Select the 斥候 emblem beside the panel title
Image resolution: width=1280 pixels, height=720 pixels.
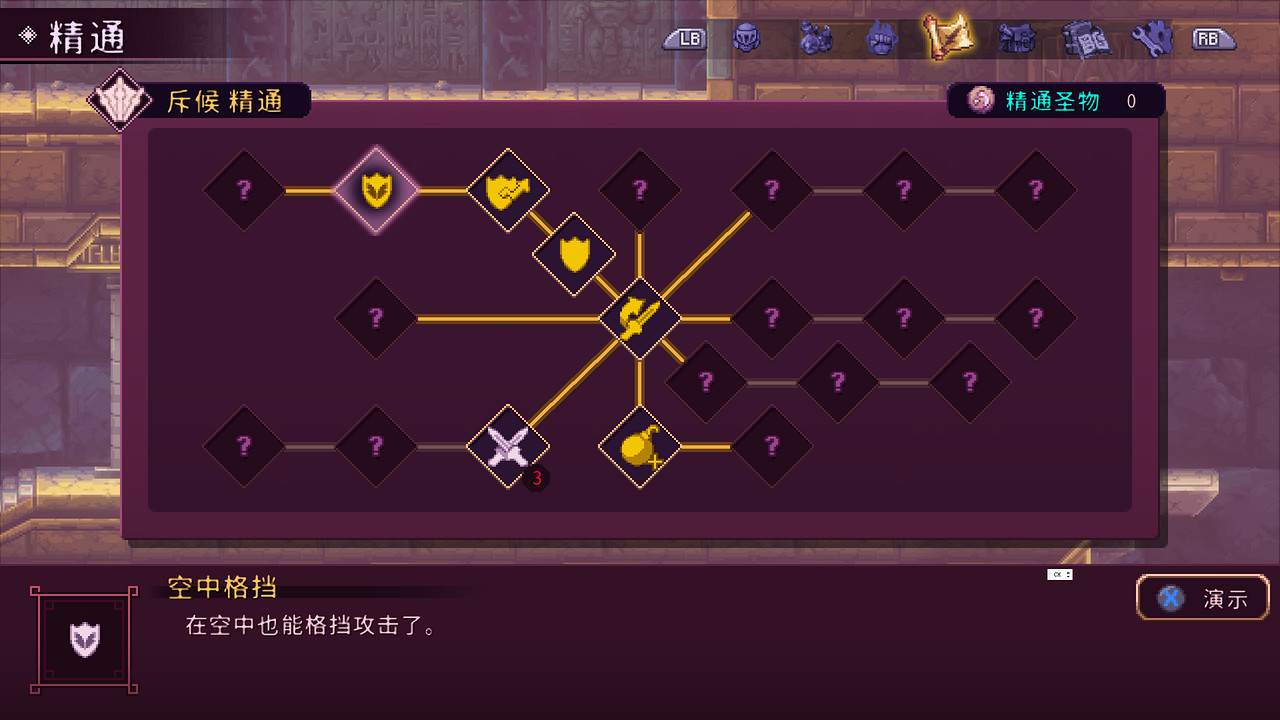[120, 97]
